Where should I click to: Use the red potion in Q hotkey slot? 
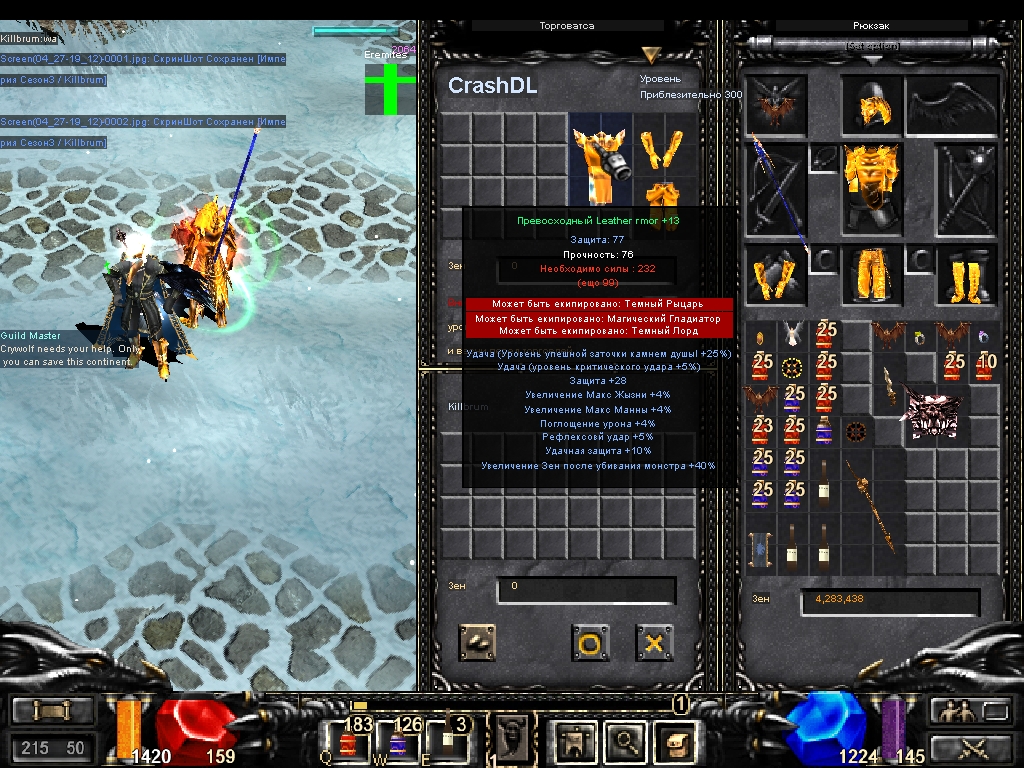tap(349, 740)
